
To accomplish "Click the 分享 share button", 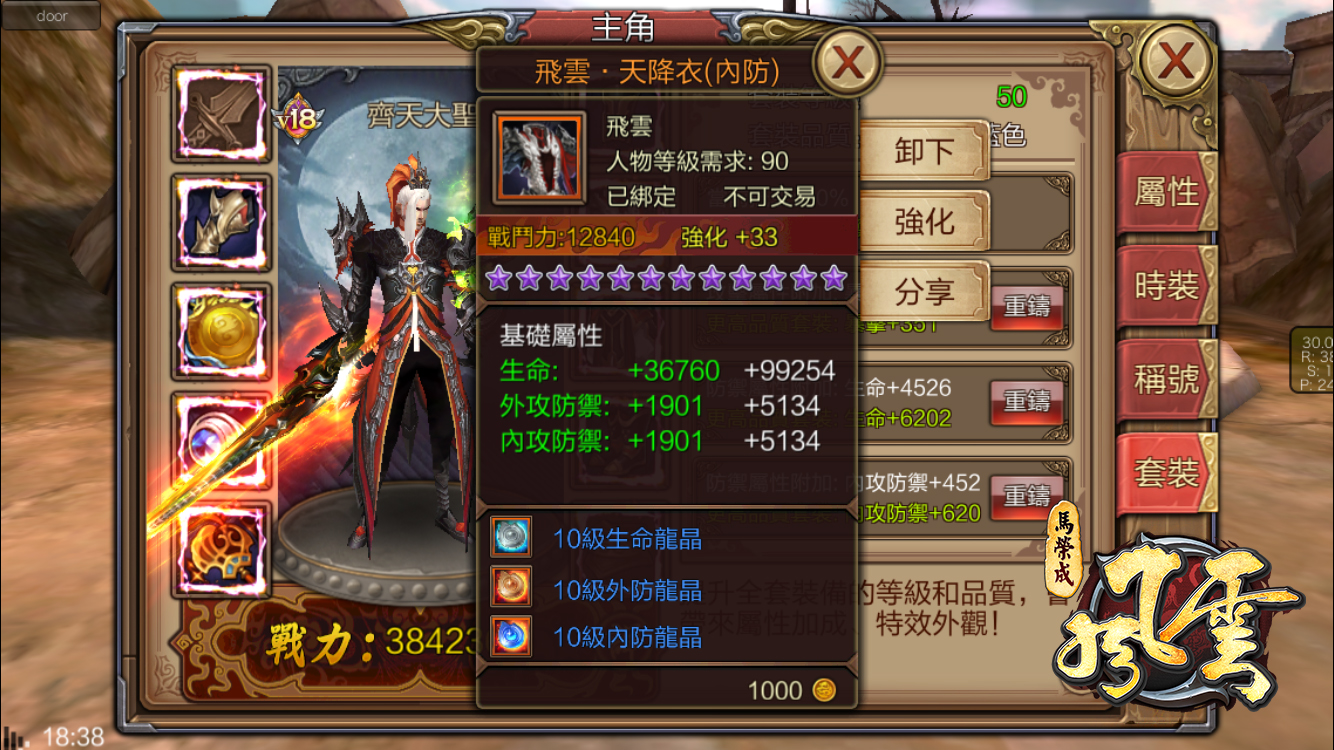I will (x=921, y=291).
